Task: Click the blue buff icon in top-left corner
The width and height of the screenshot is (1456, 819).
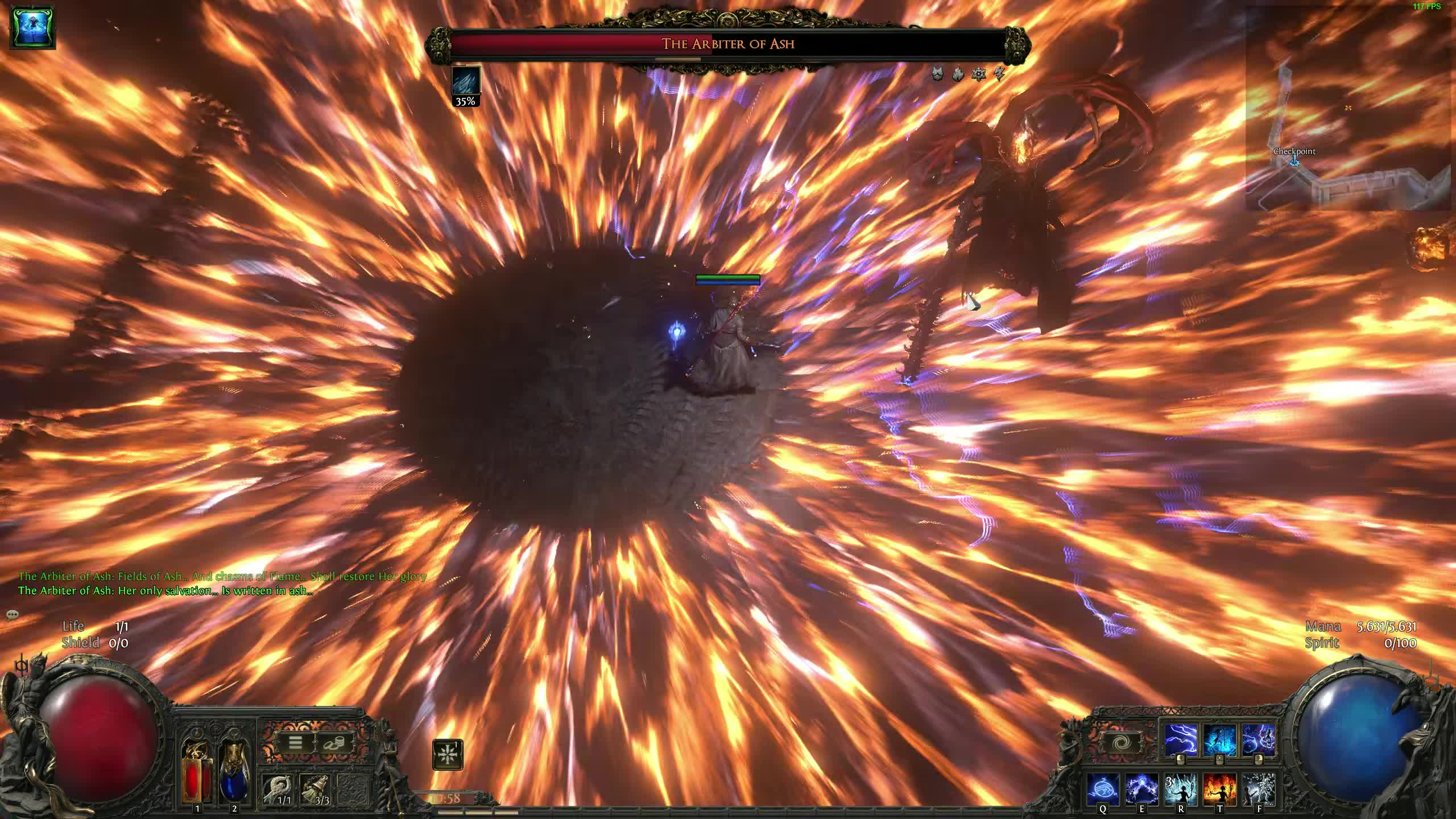Action: tap(33, 27)
